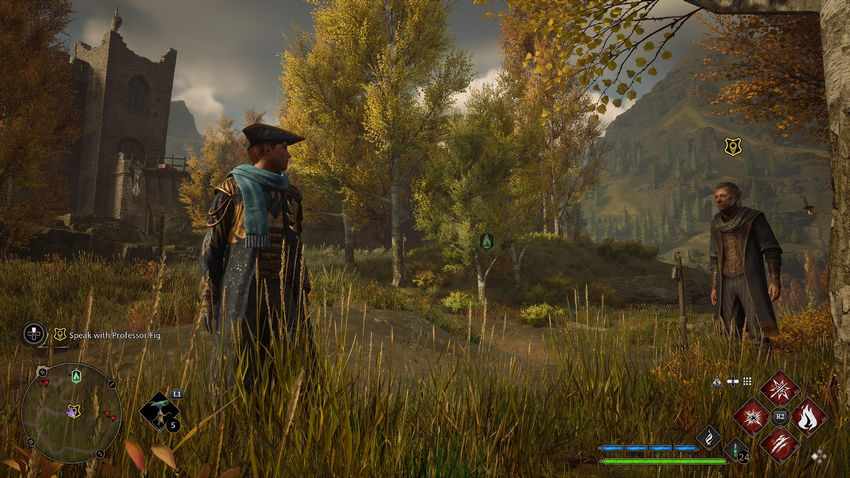Open the circular minimap

[x=71, y=411]
